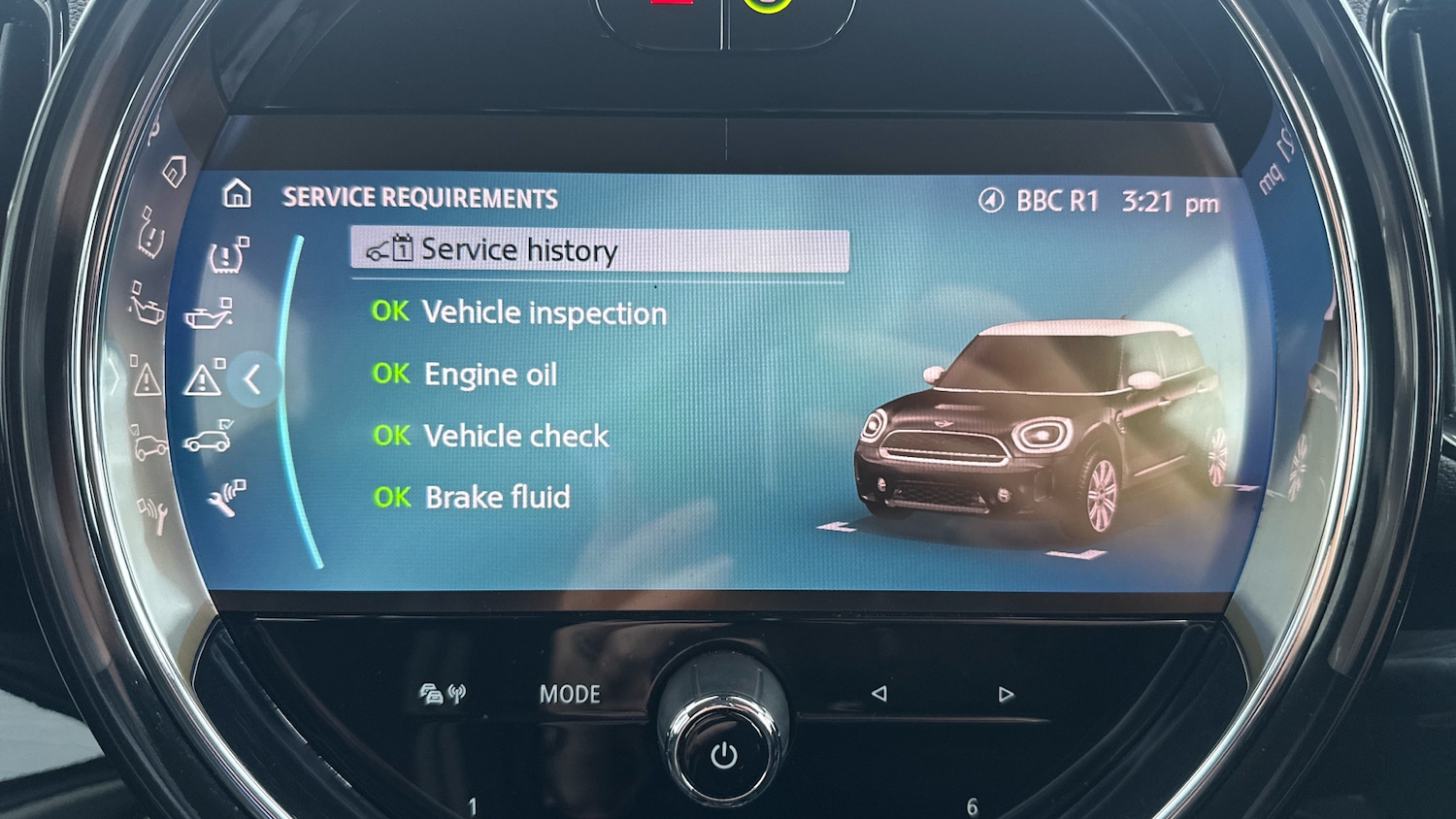Tap the Brake fluid OK entry

point(473,496)
